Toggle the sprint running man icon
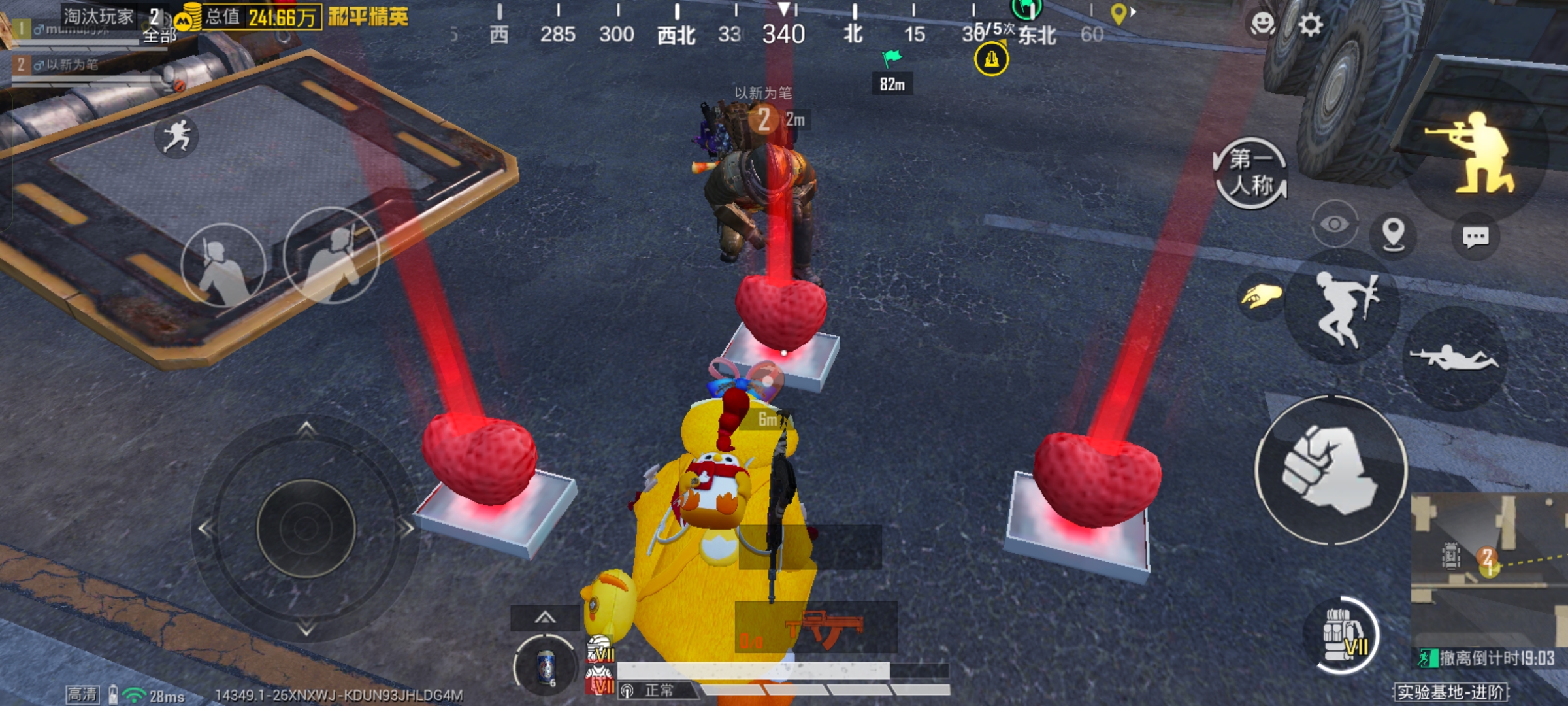 tap(176, 136)
